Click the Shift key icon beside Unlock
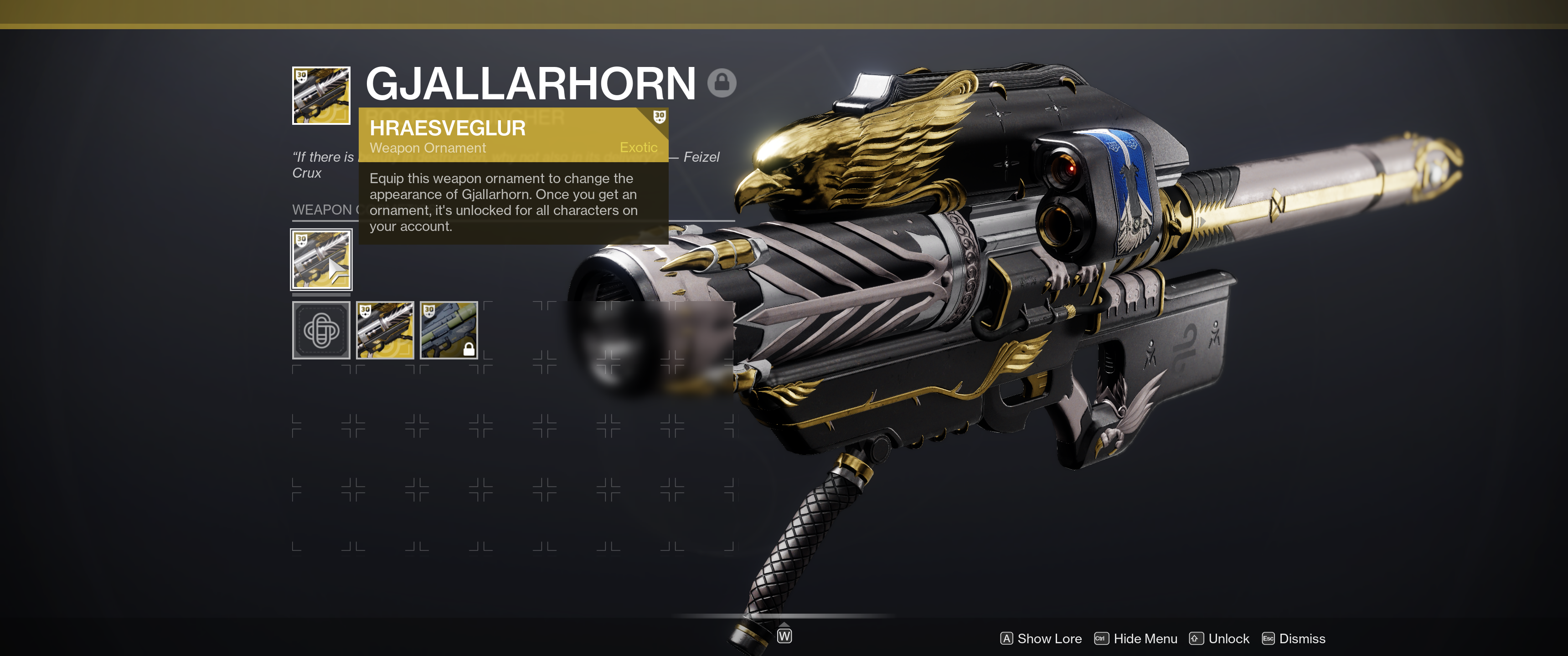 (x=1196, y=639)
